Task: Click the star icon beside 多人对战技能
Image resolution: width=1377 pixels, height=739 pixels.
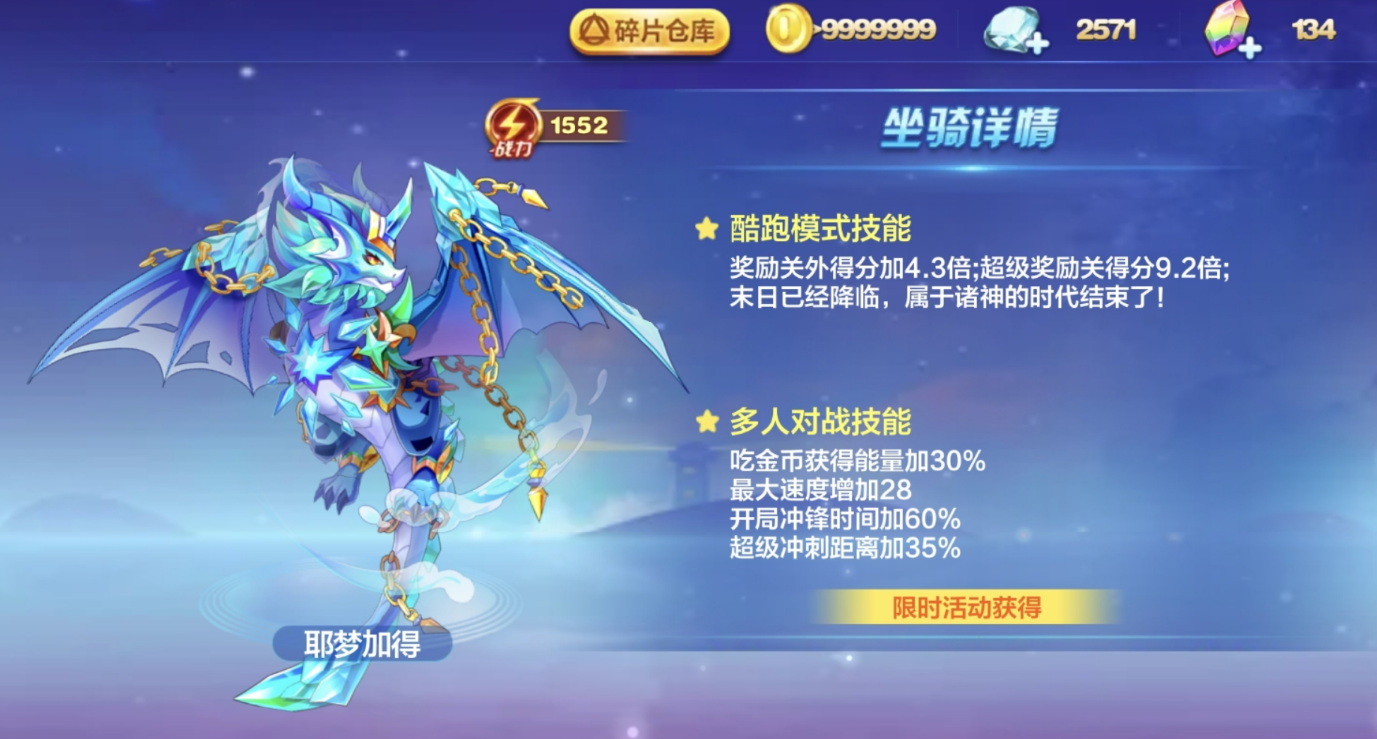Action: pyautogui.click(x=708, y=421)
